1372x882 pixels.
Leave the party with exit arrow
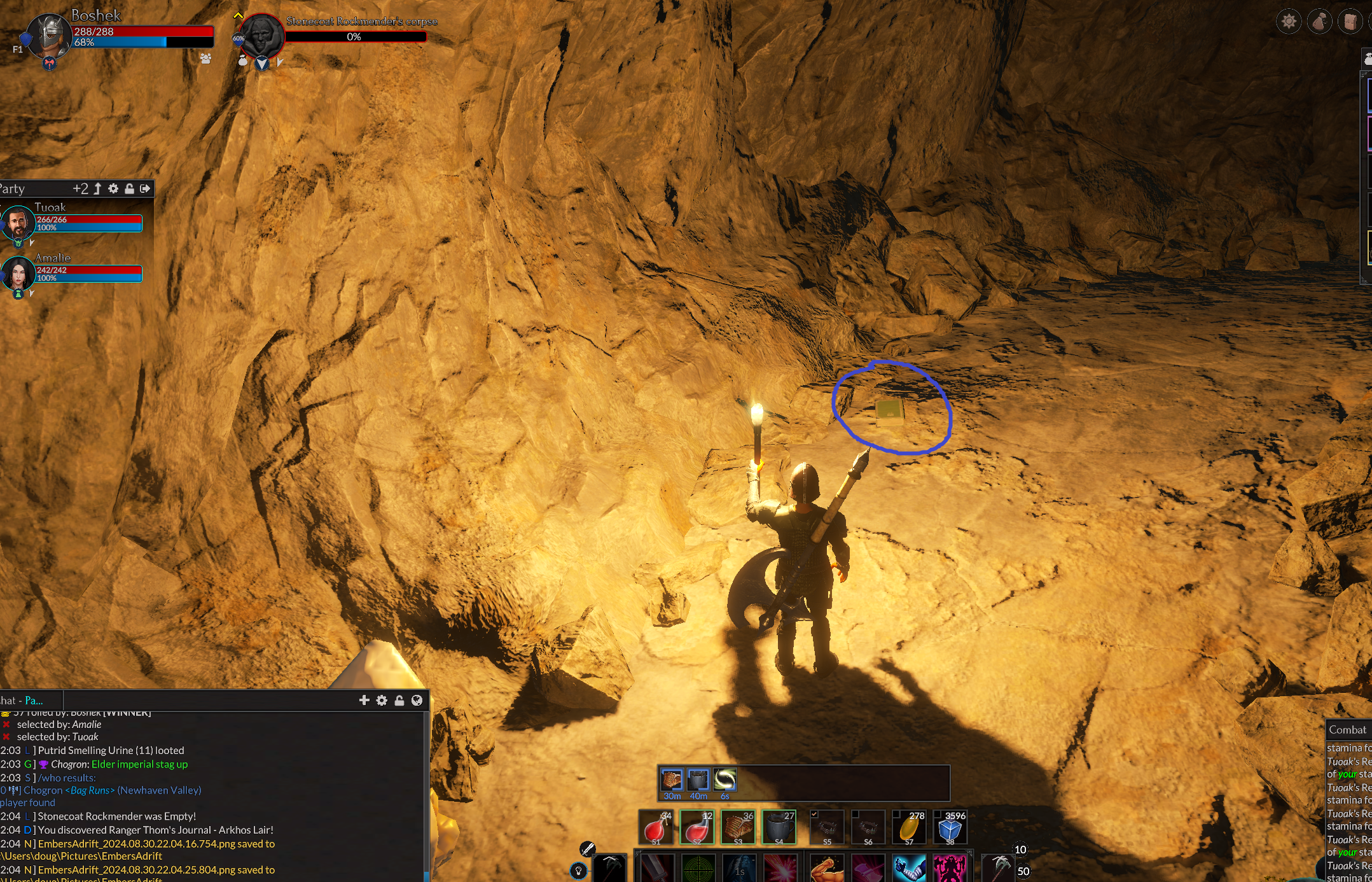tap(145, 188)
